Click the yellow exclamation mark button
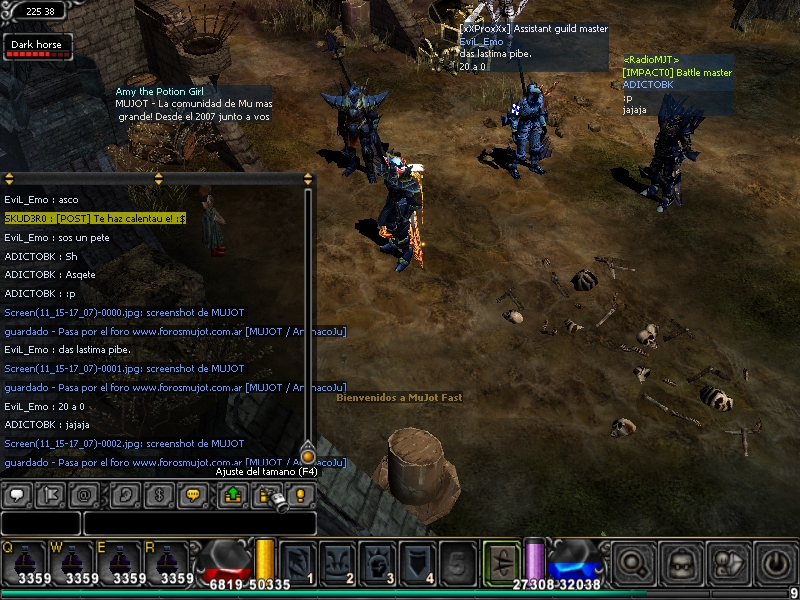 pos(300,495)
